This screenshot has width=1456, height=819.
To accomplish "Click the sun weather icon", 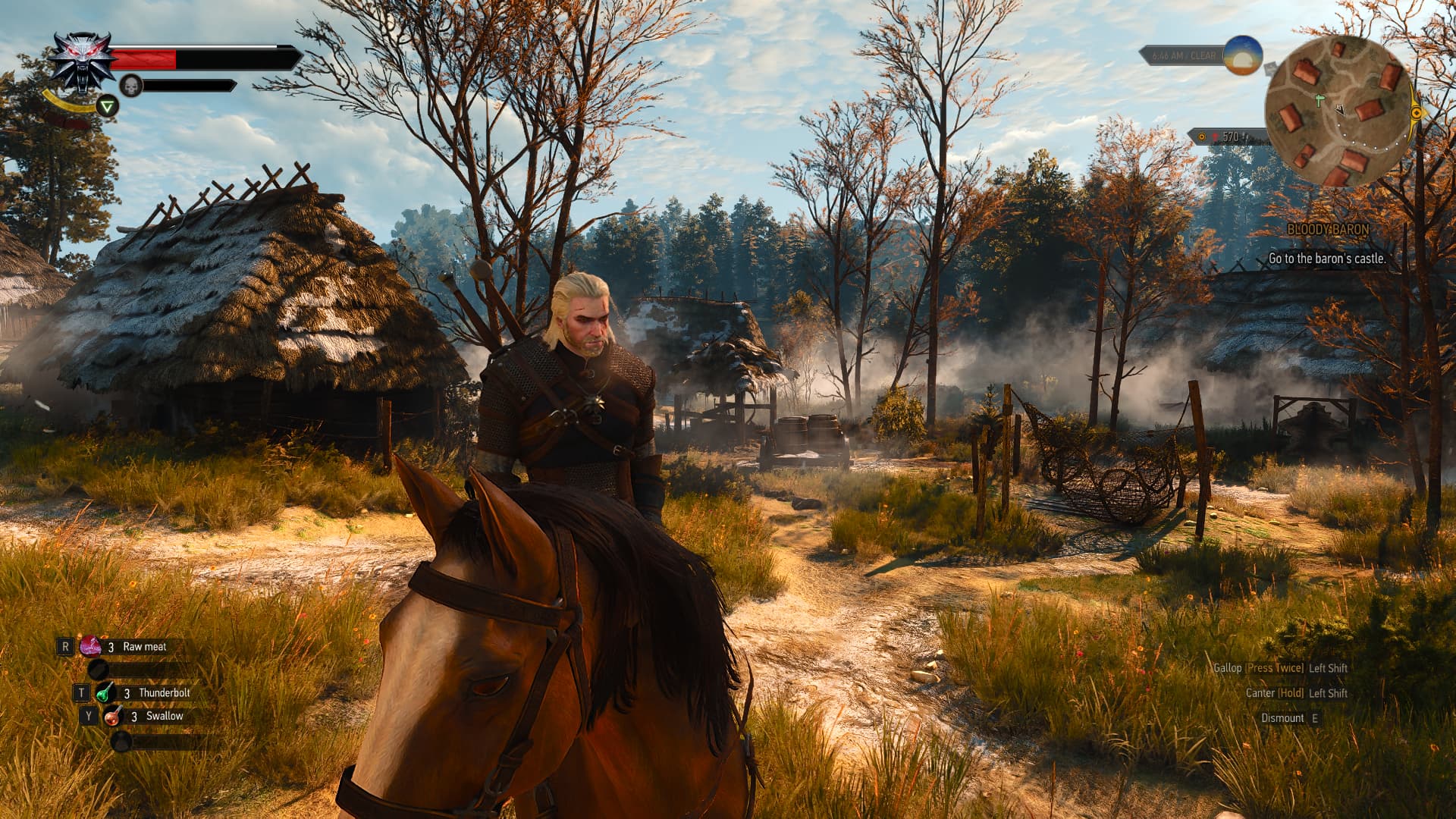I will [1243, 55].
